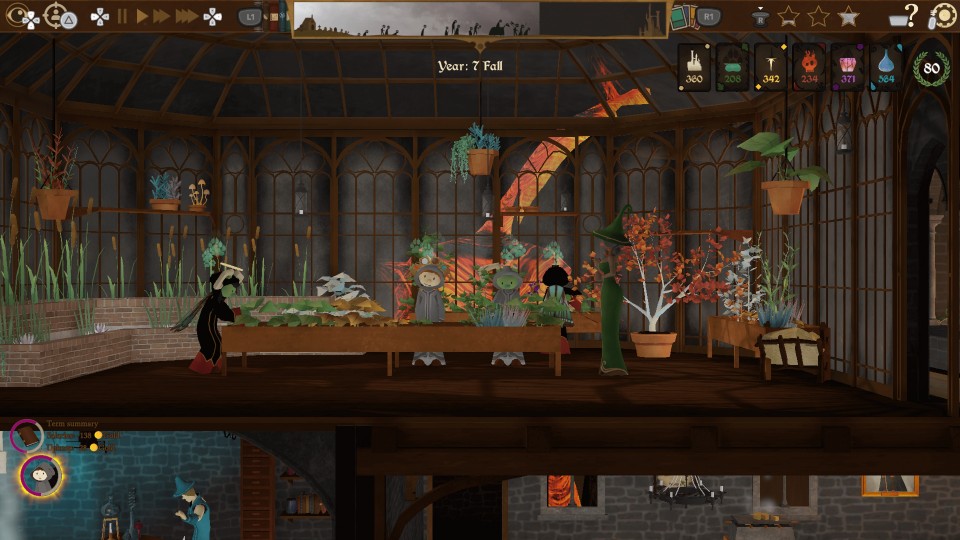Set game speed to double fast-forward

[x=162, y=16]
